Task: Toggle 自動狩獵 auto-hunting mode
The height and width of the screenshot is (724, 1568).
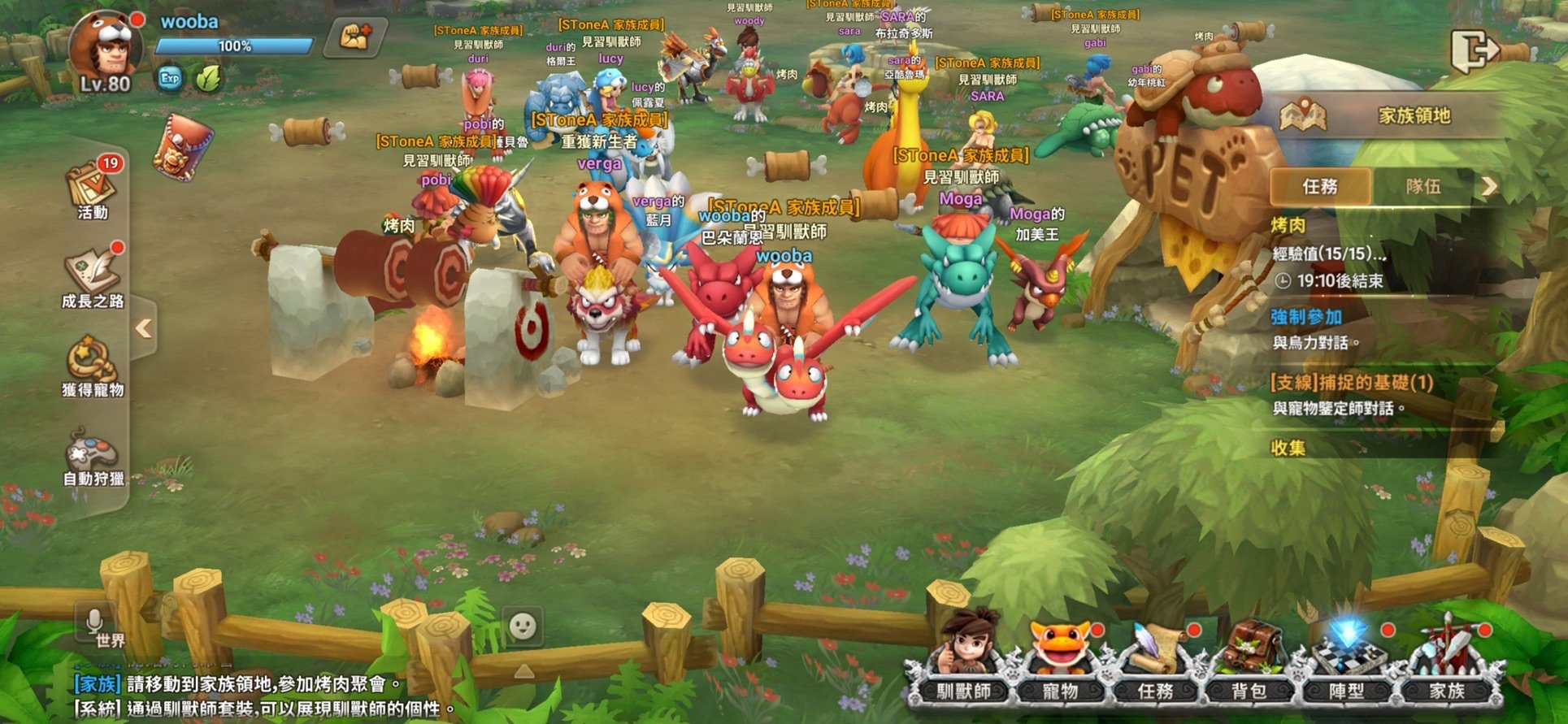Action: coord(92,456)
